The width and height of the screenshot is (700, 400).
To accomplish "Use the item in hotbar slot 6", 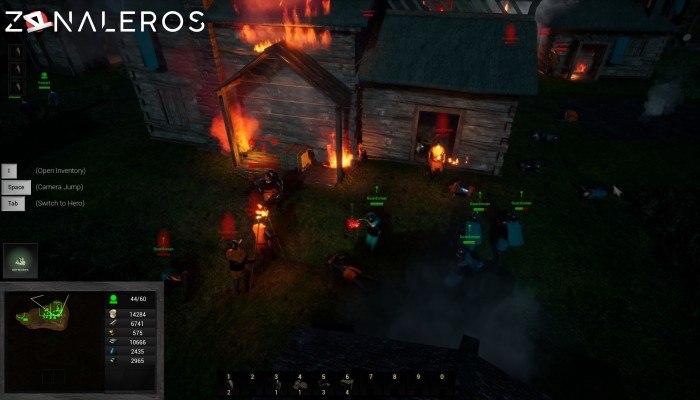I will (347, 384).
